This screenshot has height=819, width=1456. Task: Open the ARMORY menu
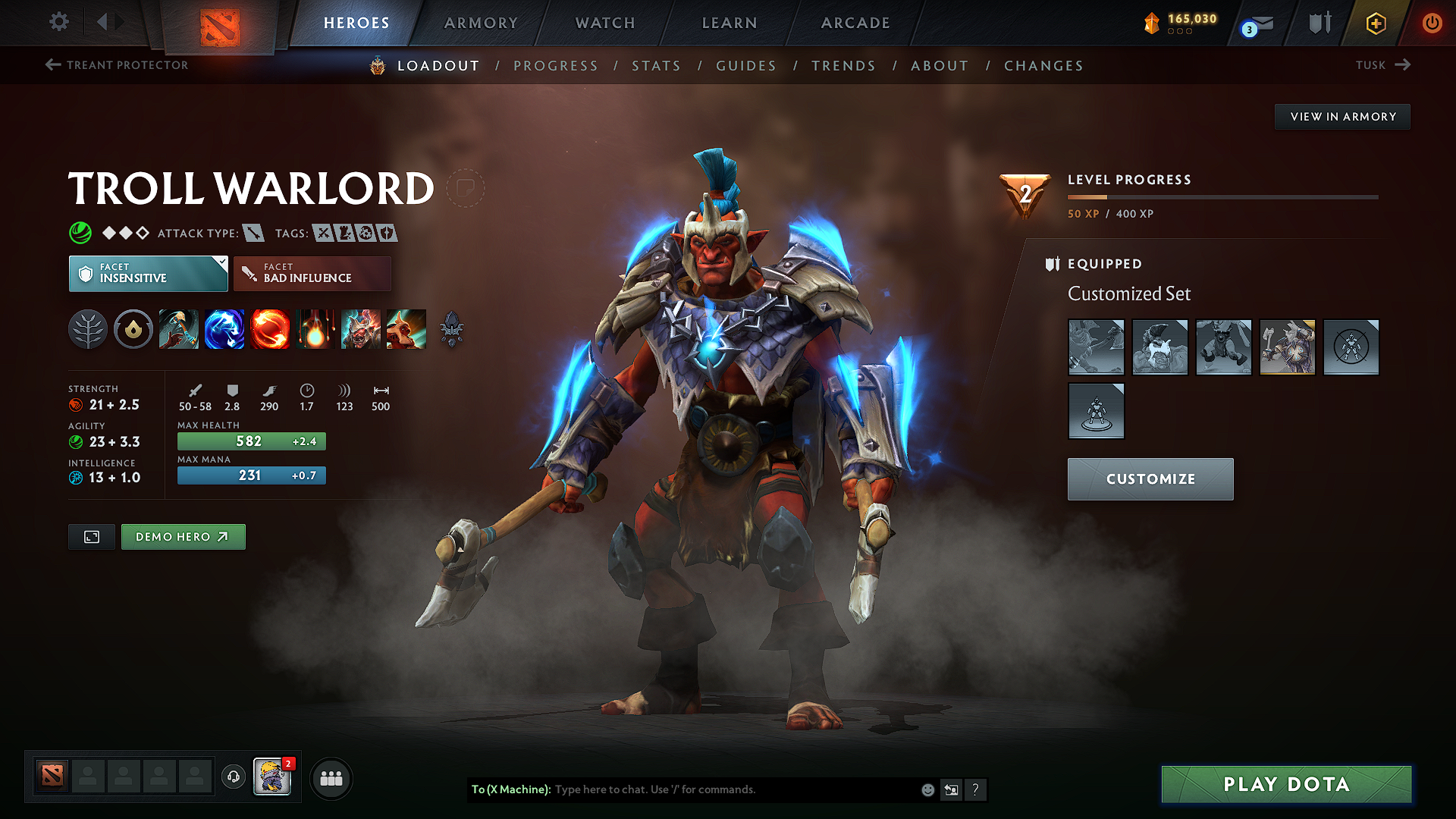[481, 23]
